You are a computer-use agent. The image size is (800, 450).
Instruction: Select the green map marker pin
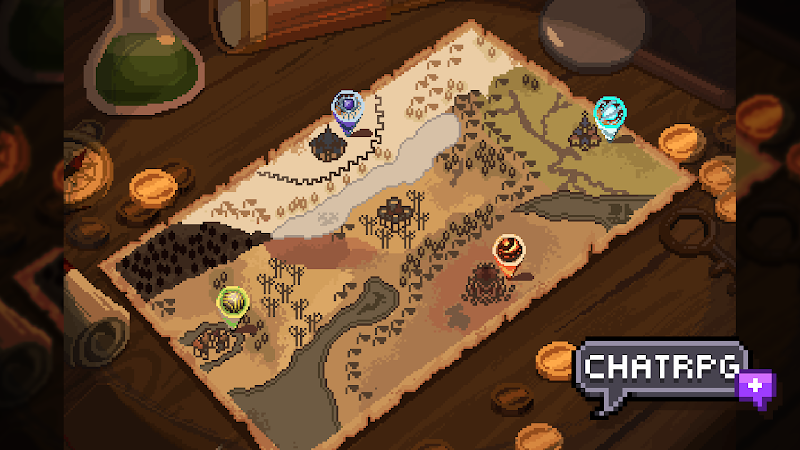coord(233,301)
